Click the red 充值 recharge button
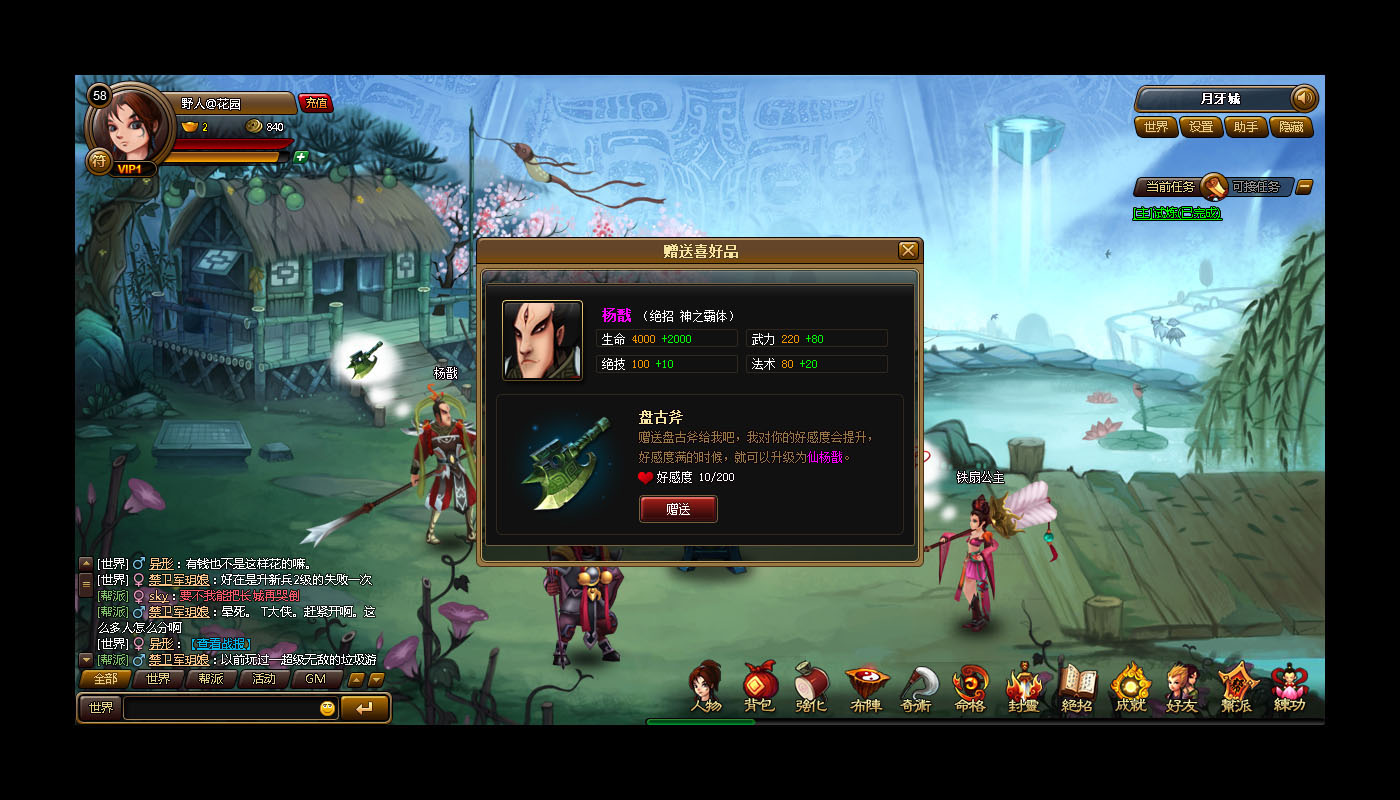1400x800 pixels. pos(316,103)
